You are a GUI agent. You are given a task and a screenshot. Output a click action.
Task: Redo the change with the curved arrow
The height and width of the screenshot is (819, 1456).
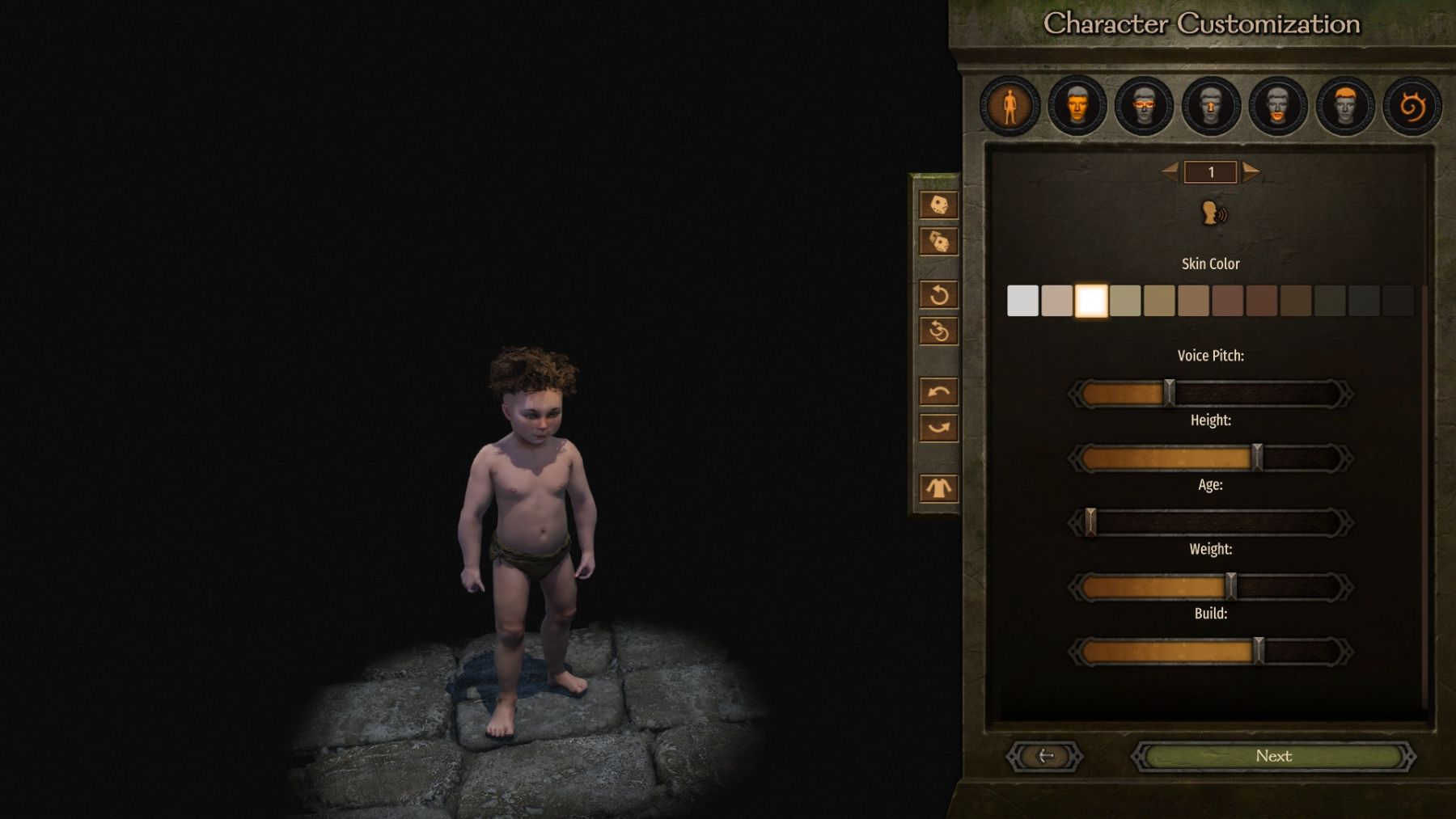point(938,428)
